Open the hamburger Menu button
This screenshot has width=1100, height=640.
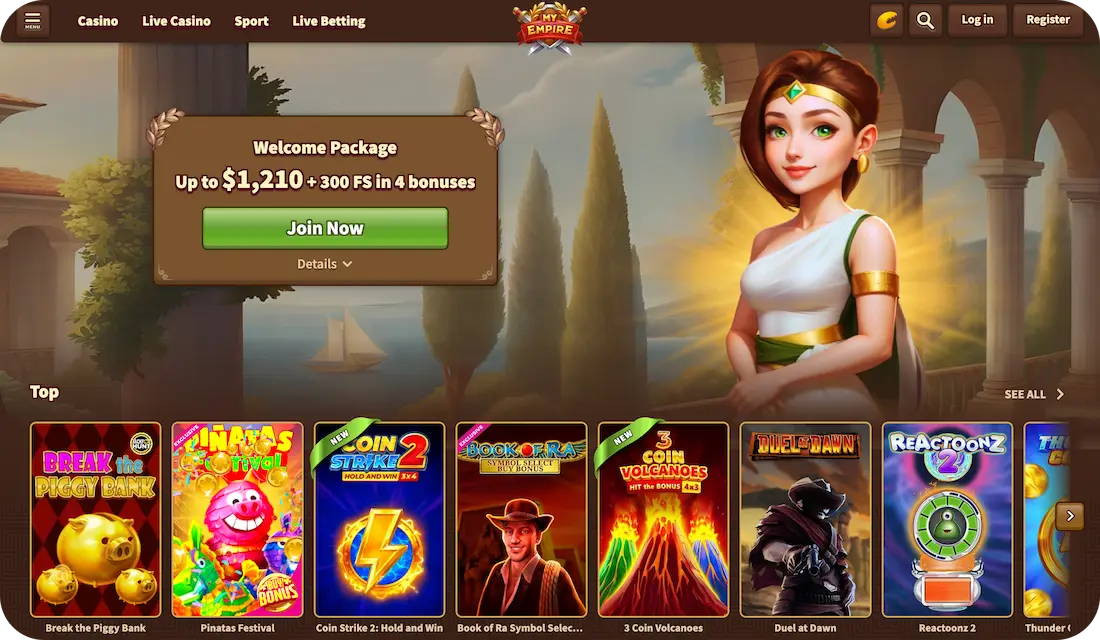(32, 20)
